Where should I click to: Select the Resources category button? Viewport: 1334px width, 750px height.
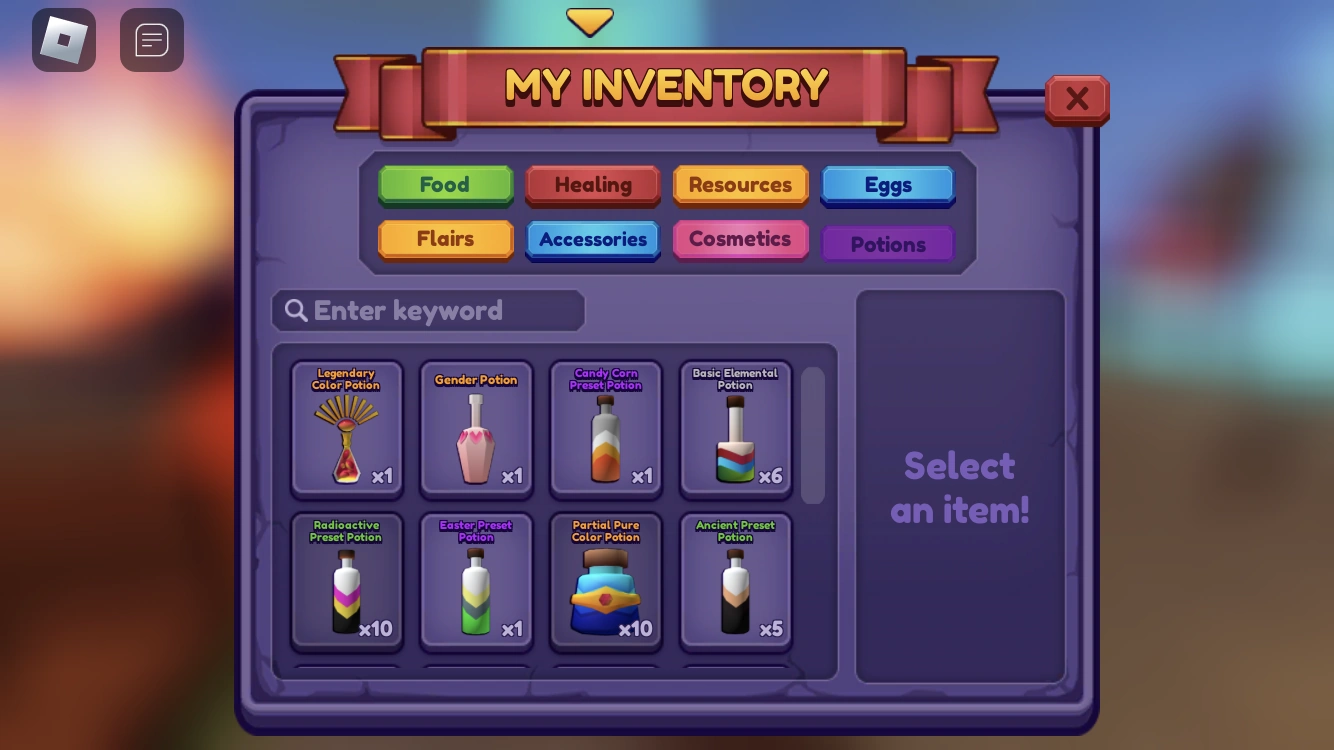pyautogui.click(x=740, y=184)
